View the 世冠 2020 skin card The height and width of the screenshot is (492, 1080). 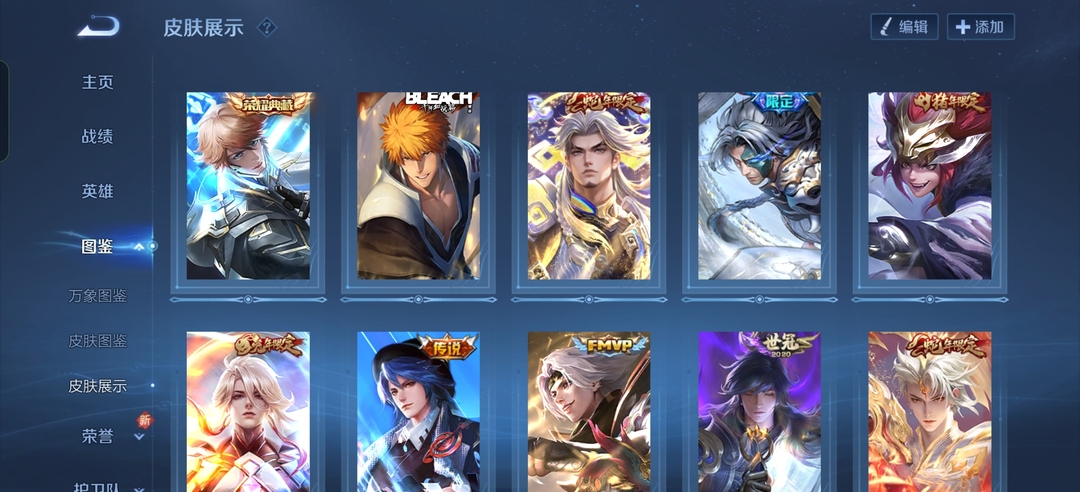759,412
